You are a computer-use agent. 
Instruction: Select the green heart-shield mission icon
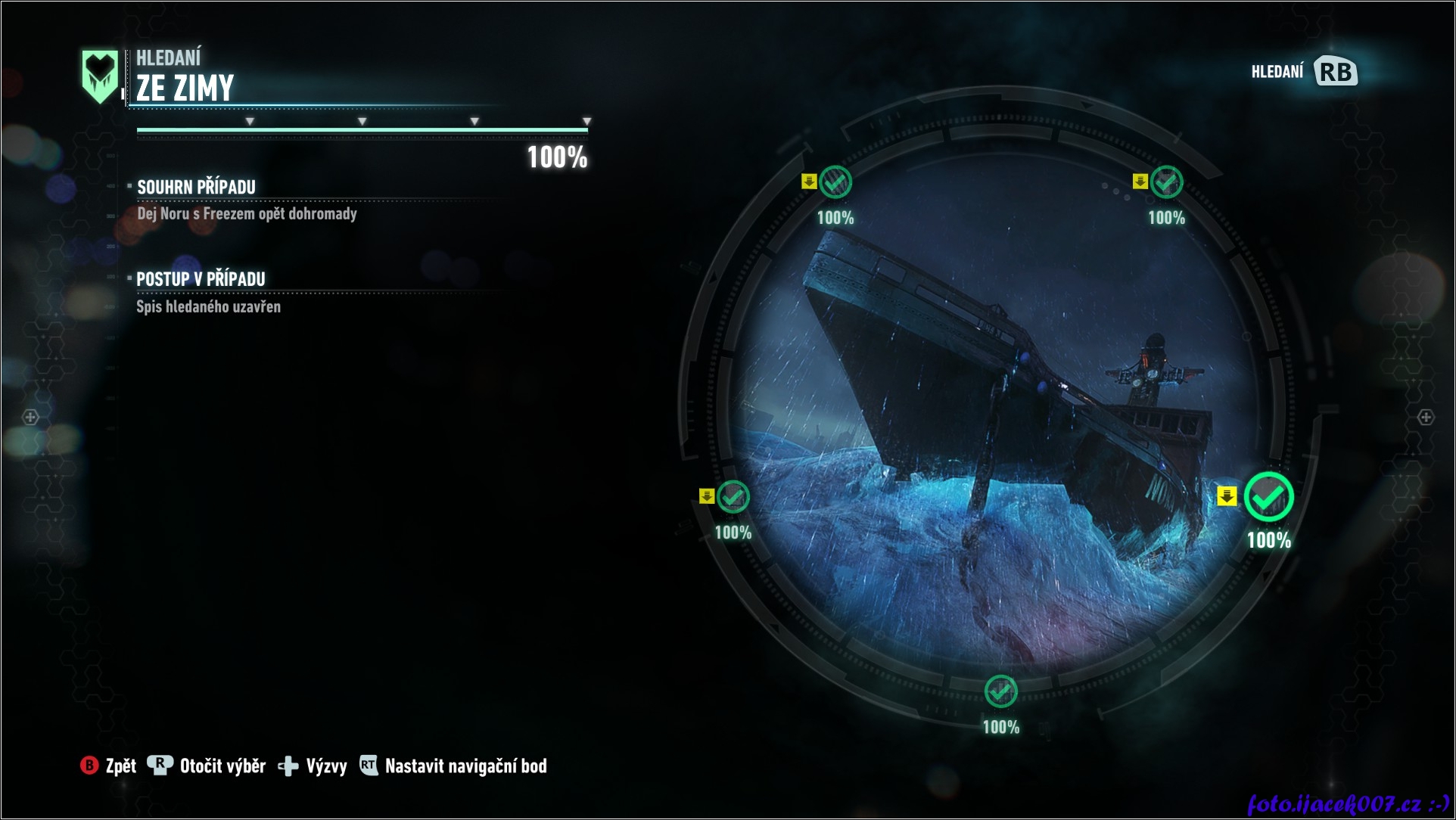click(x=100, y=76)
